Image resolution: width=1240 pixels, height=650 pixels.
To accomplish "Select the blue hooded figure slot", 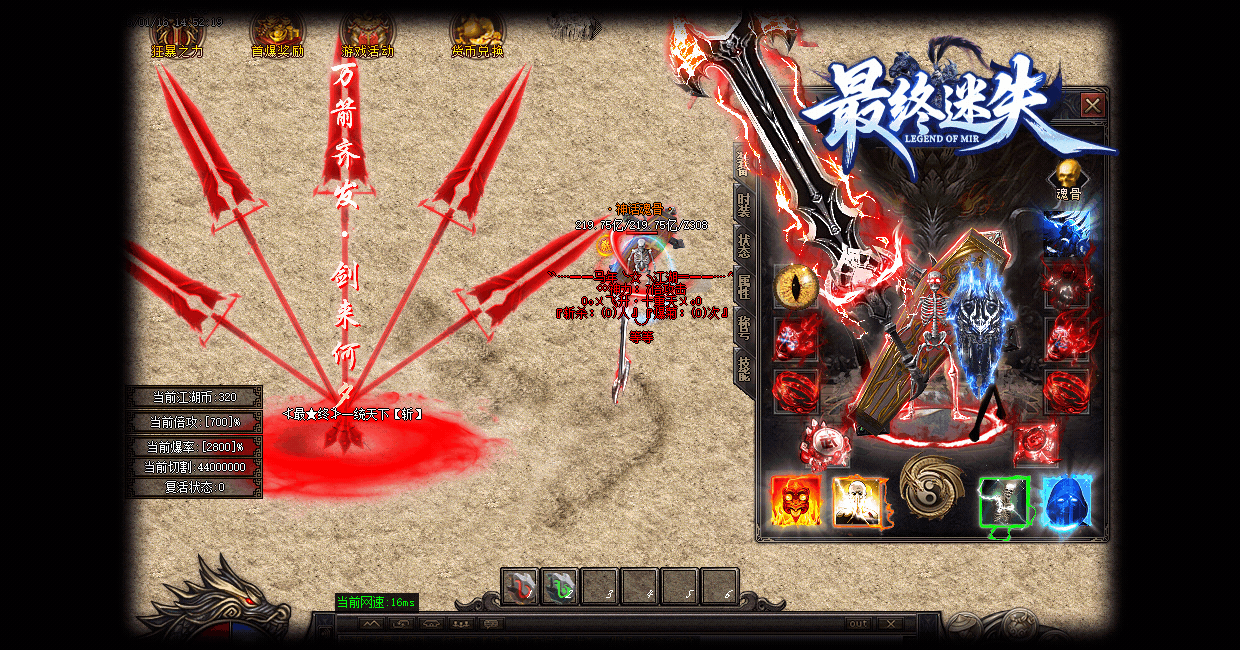I will [1067, 501].
